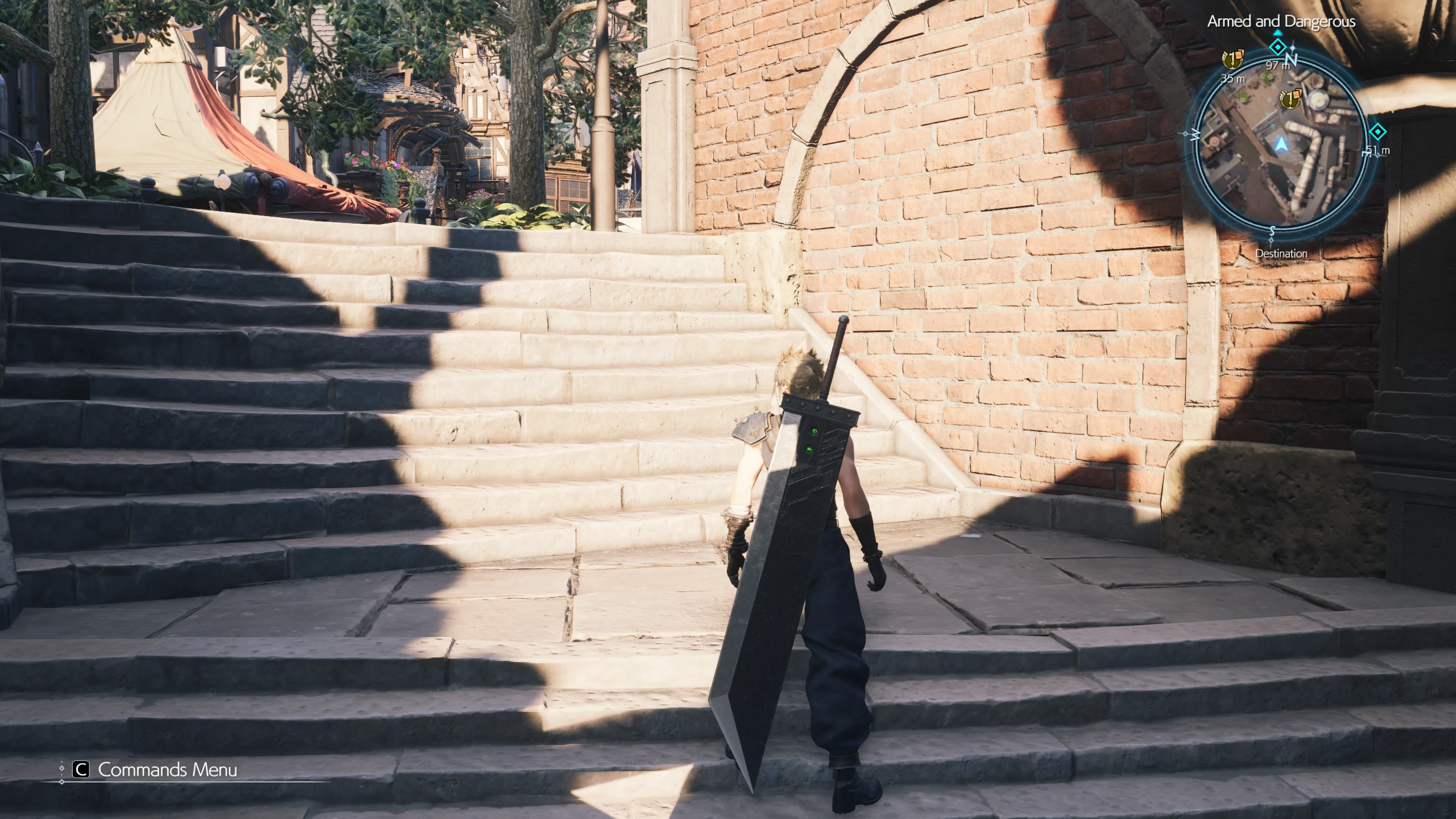
Task: Open the circular minimap
Action: (x=1281, y=145)
